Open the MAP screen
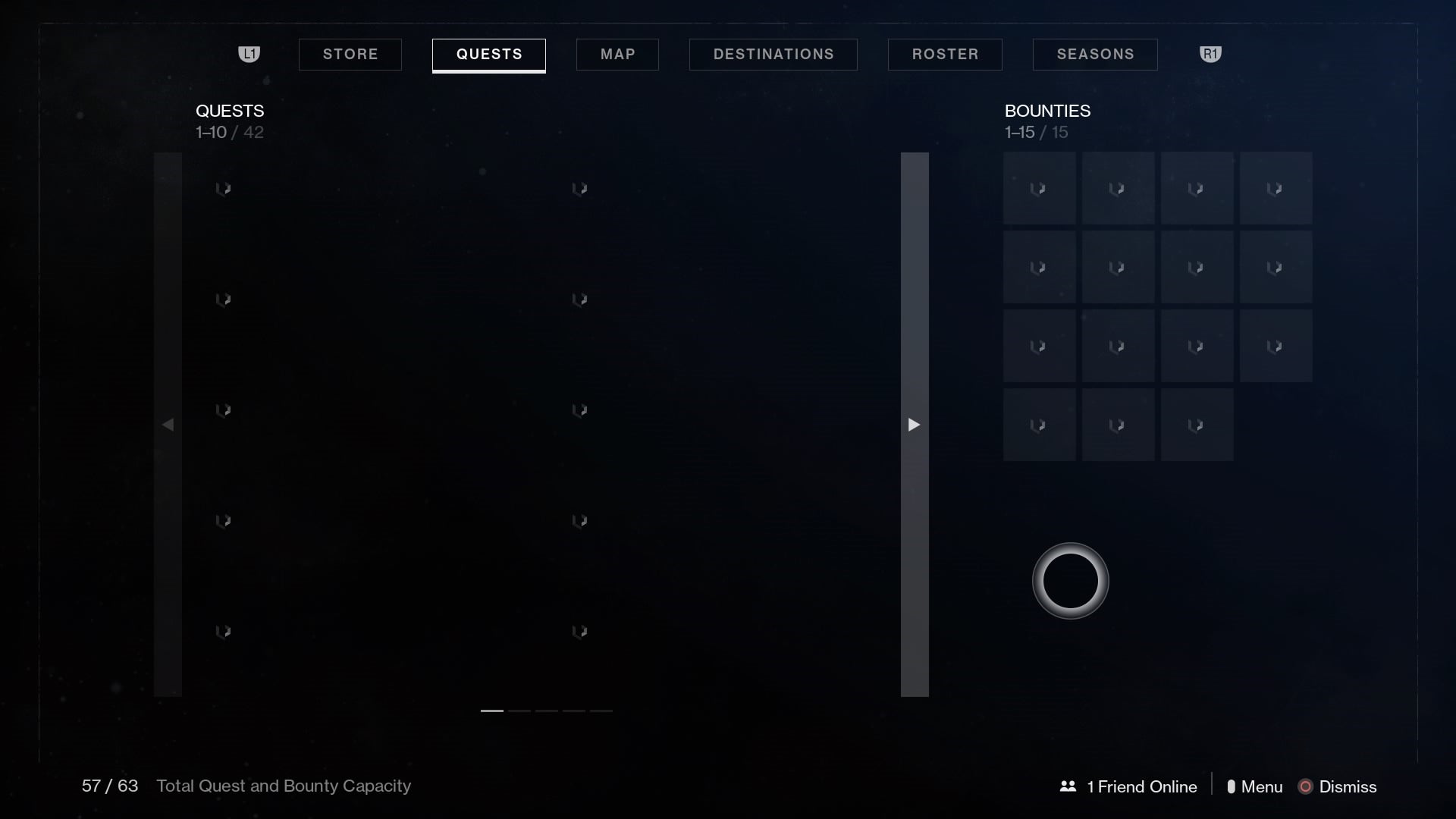 617,54
